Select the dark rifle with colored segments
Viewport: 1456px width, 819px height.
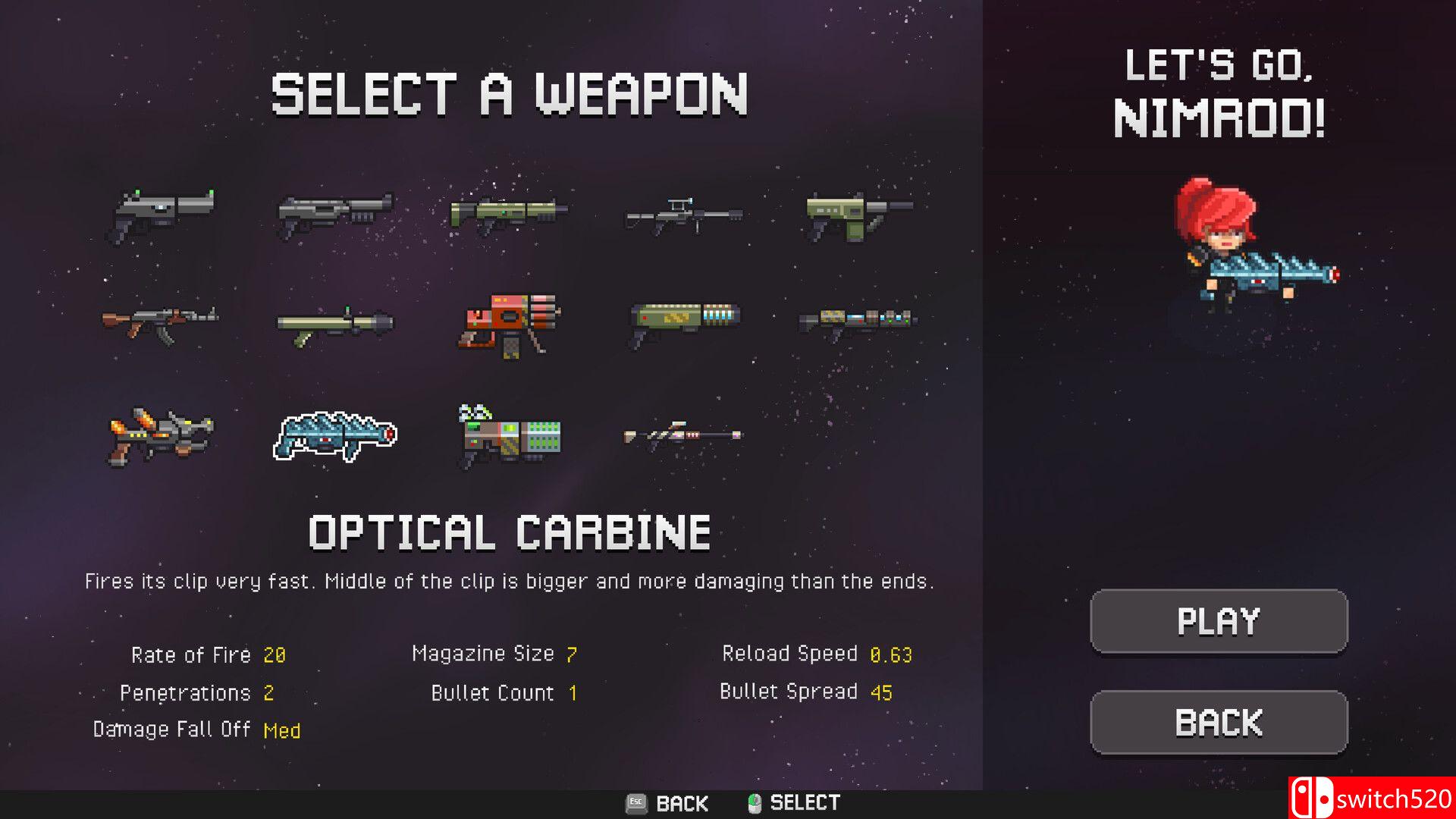pyautogui.click(x=858, y=322)
